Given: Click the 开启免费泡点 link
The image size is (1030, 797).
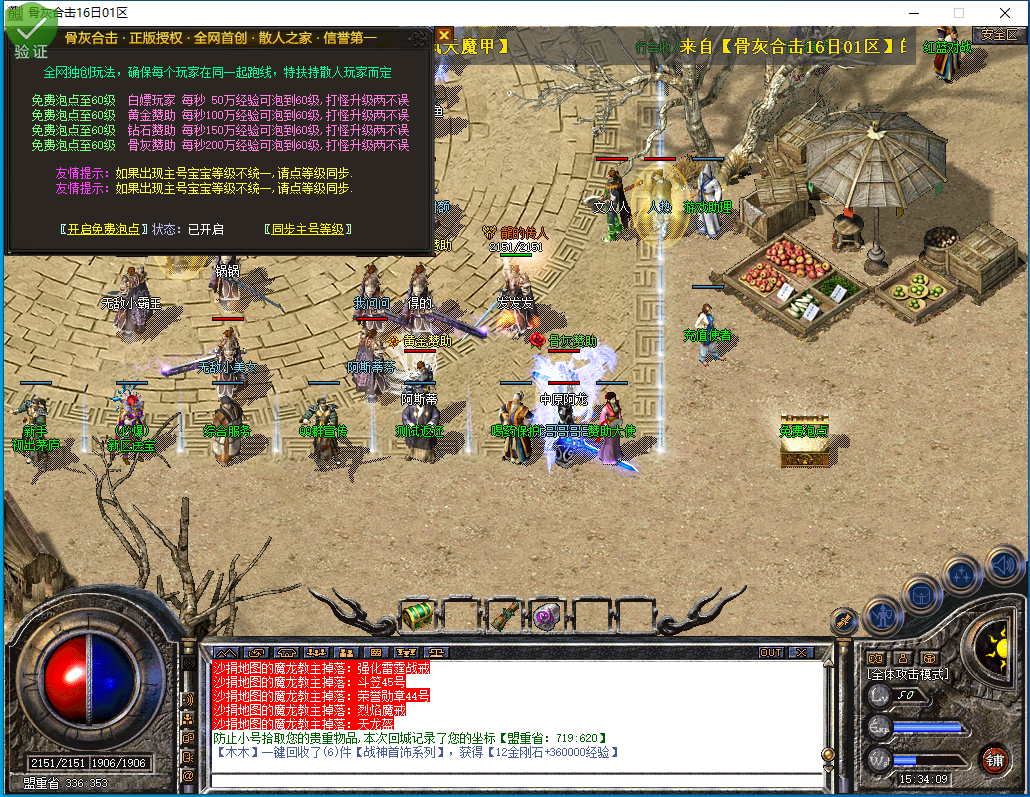Looking at the screenshot, I should (103, 229).
